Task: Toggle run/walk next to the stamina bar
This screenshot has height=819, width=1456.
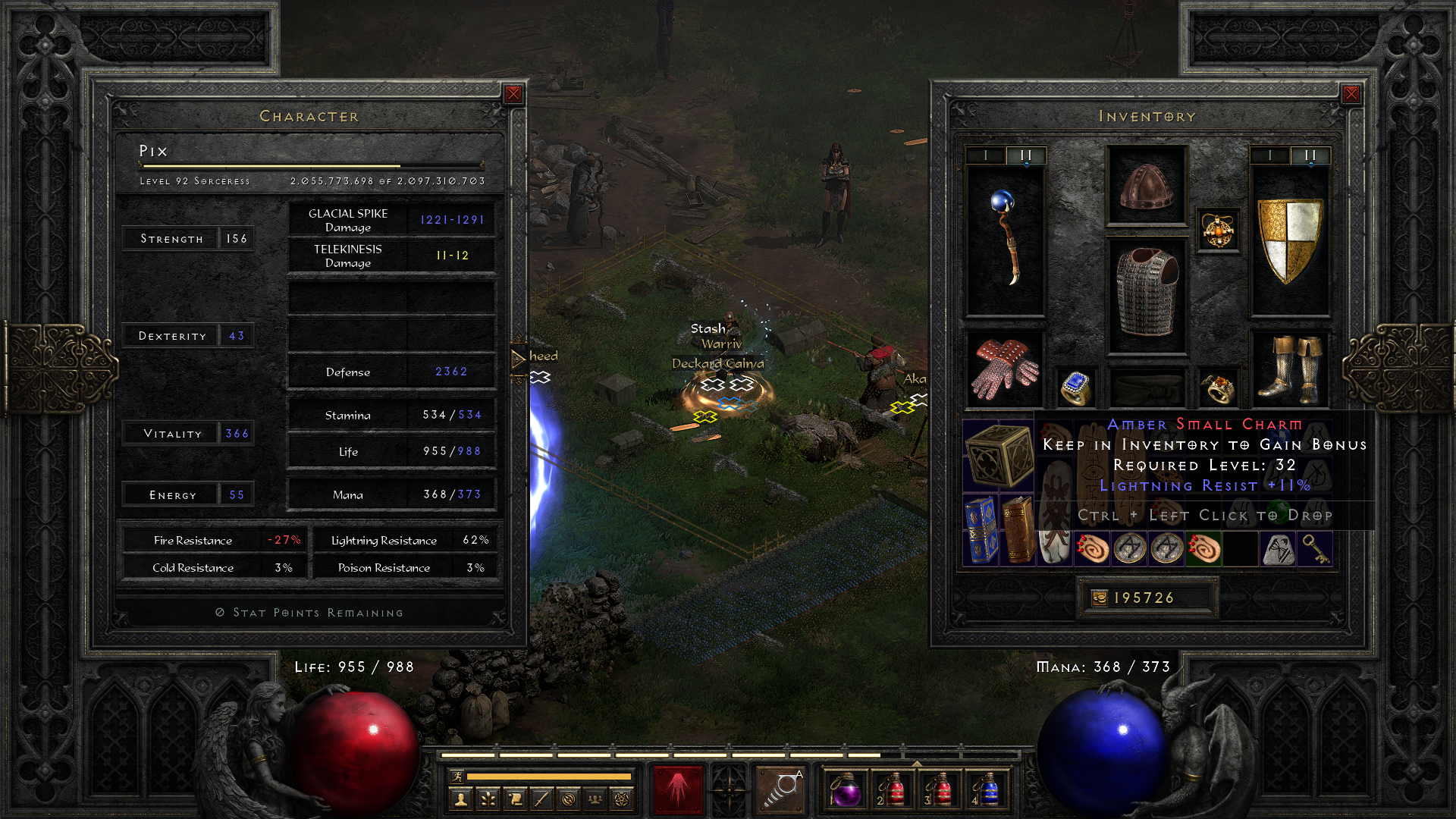Action: pos(457,777)
